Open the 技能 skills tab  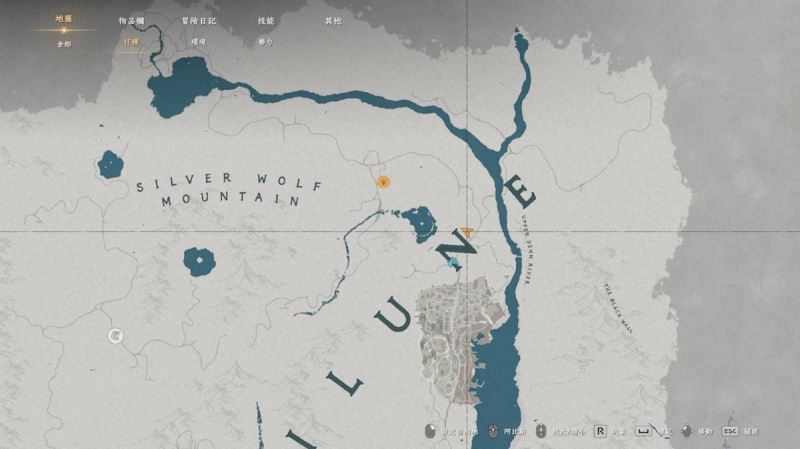[x=265, y=20]
